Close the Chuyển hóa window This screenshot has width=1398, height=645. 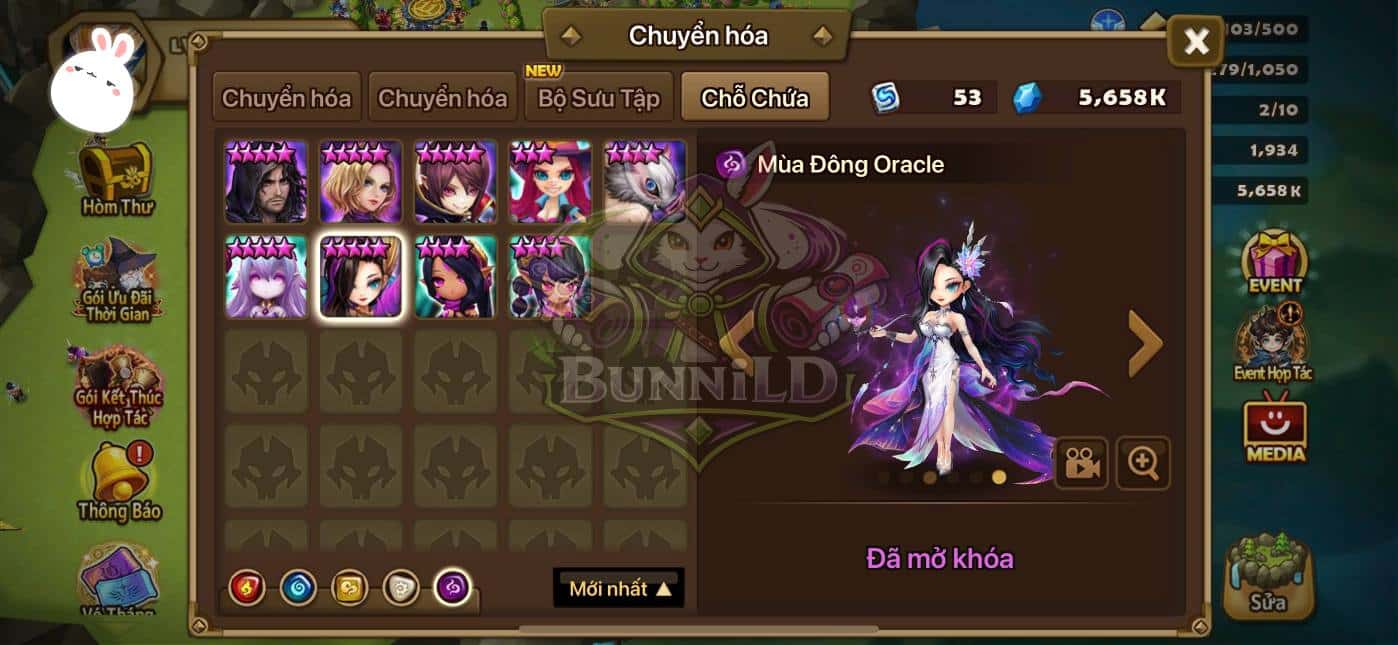coord(1195,42)
